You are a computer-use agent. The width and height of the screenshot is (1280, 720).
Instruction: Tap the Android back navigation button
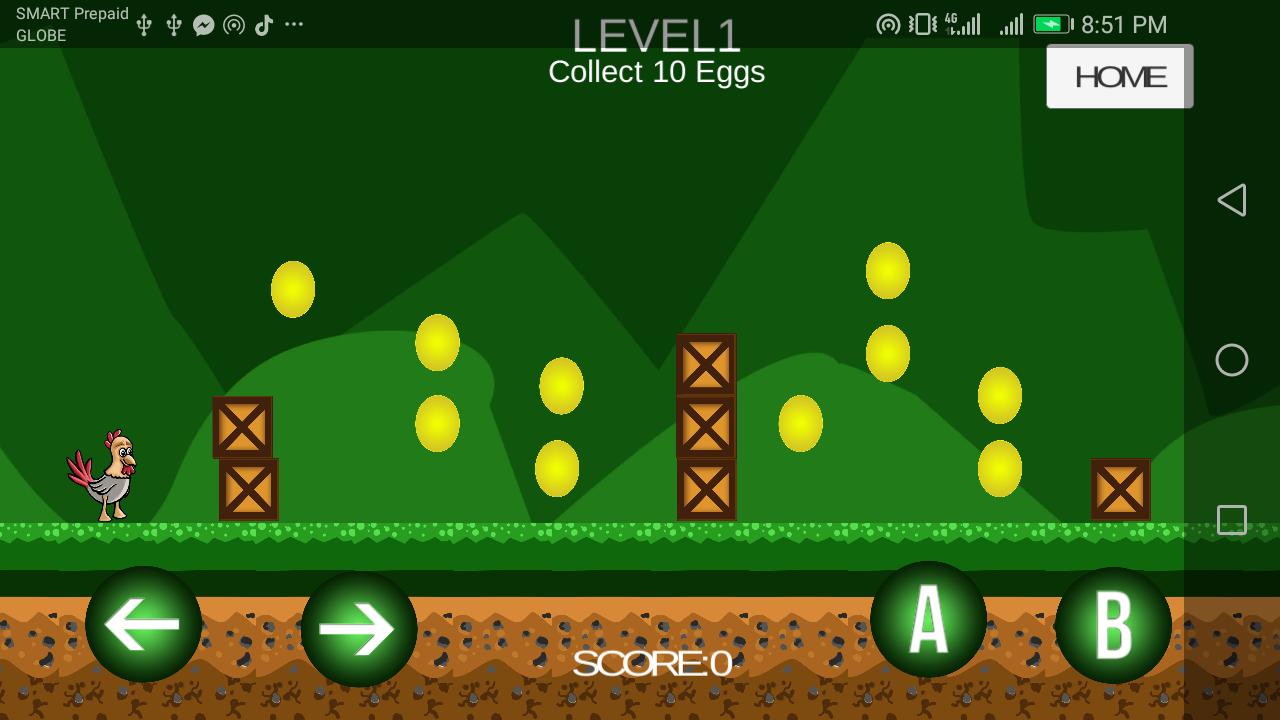[x=1232, y=200]
